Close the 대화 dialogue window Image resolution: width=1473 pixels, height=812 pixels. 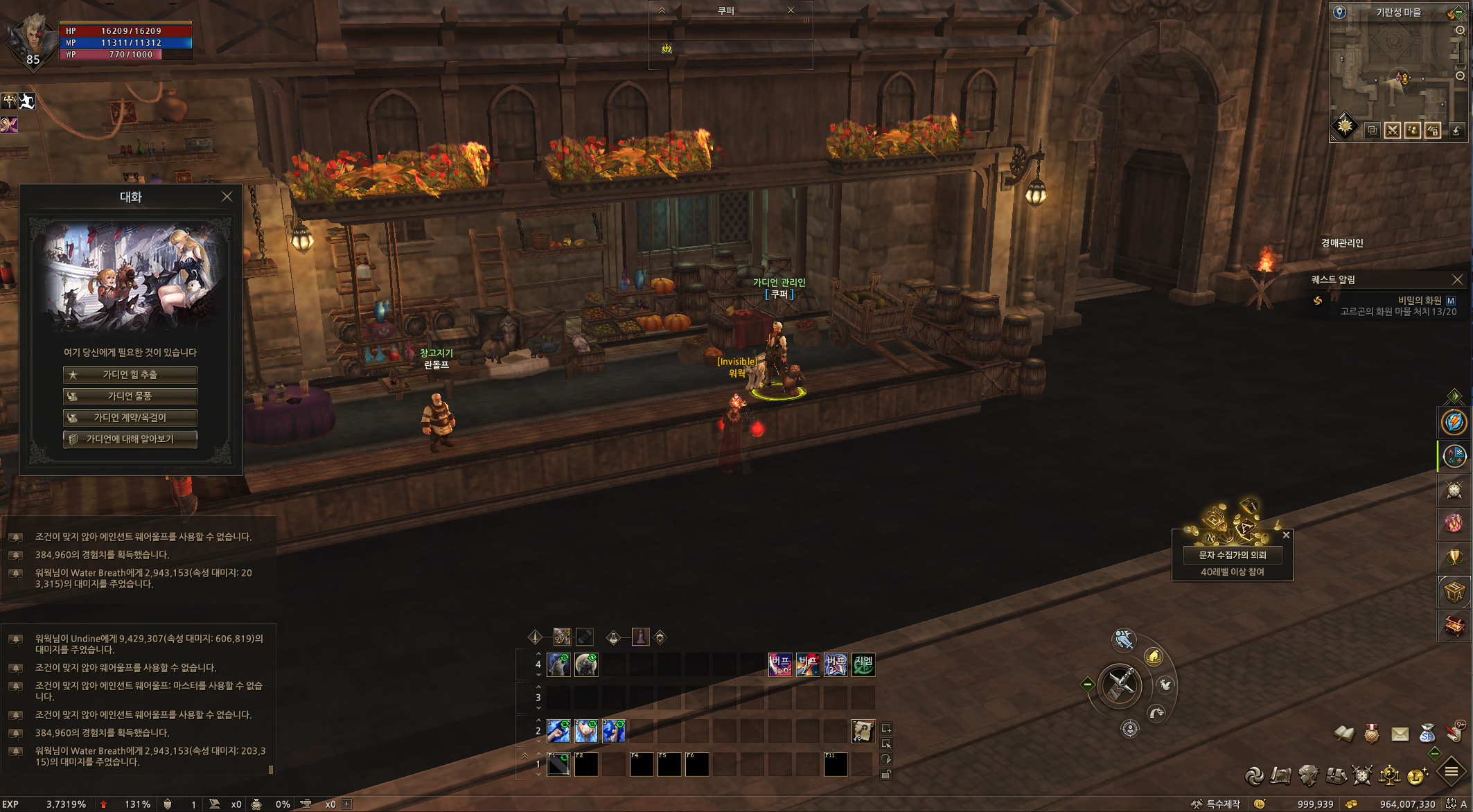point(227,197)
